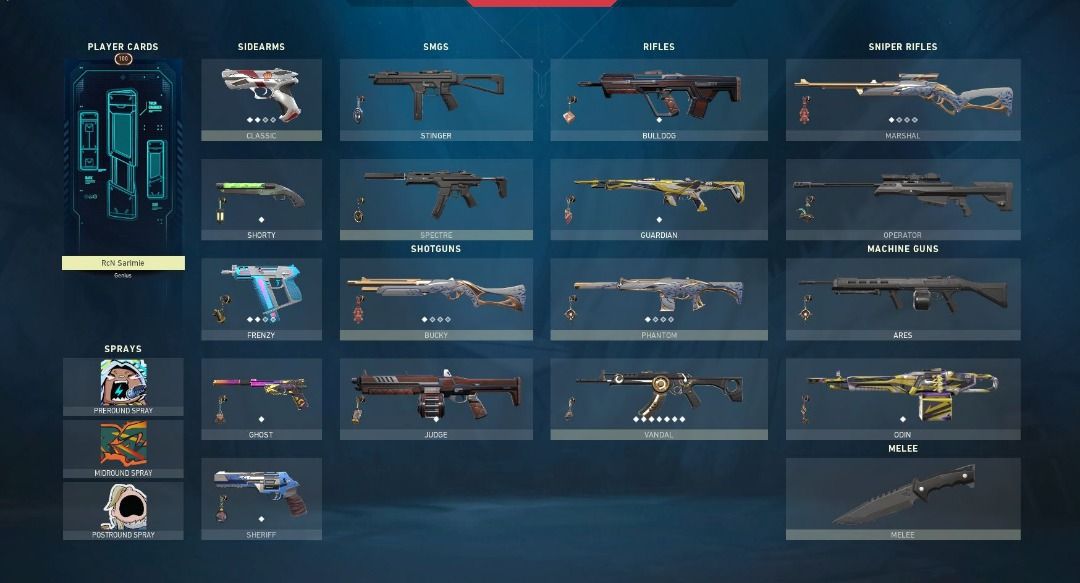This screenshot has width=1080, height=583.
Task: Open the Melee knife slot
Action: 902,498
